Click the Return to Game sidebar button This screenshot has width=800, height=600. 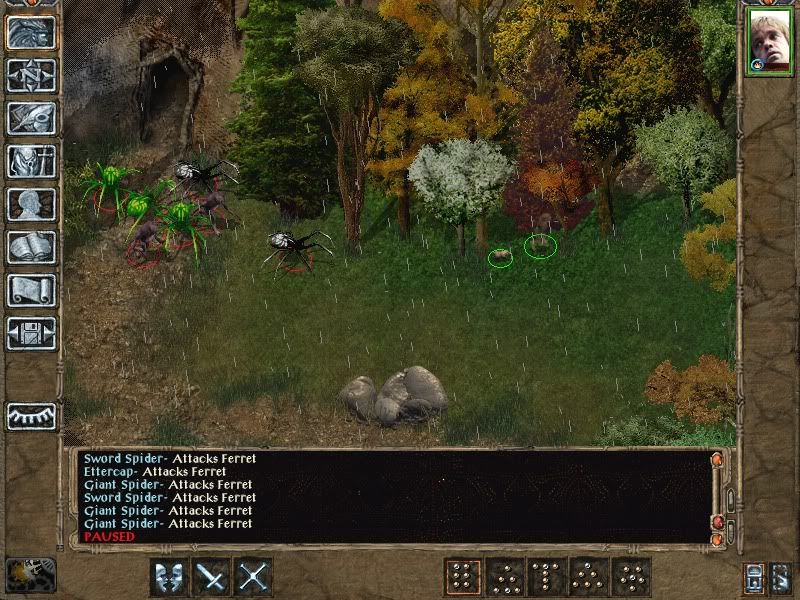coord(31,33)
